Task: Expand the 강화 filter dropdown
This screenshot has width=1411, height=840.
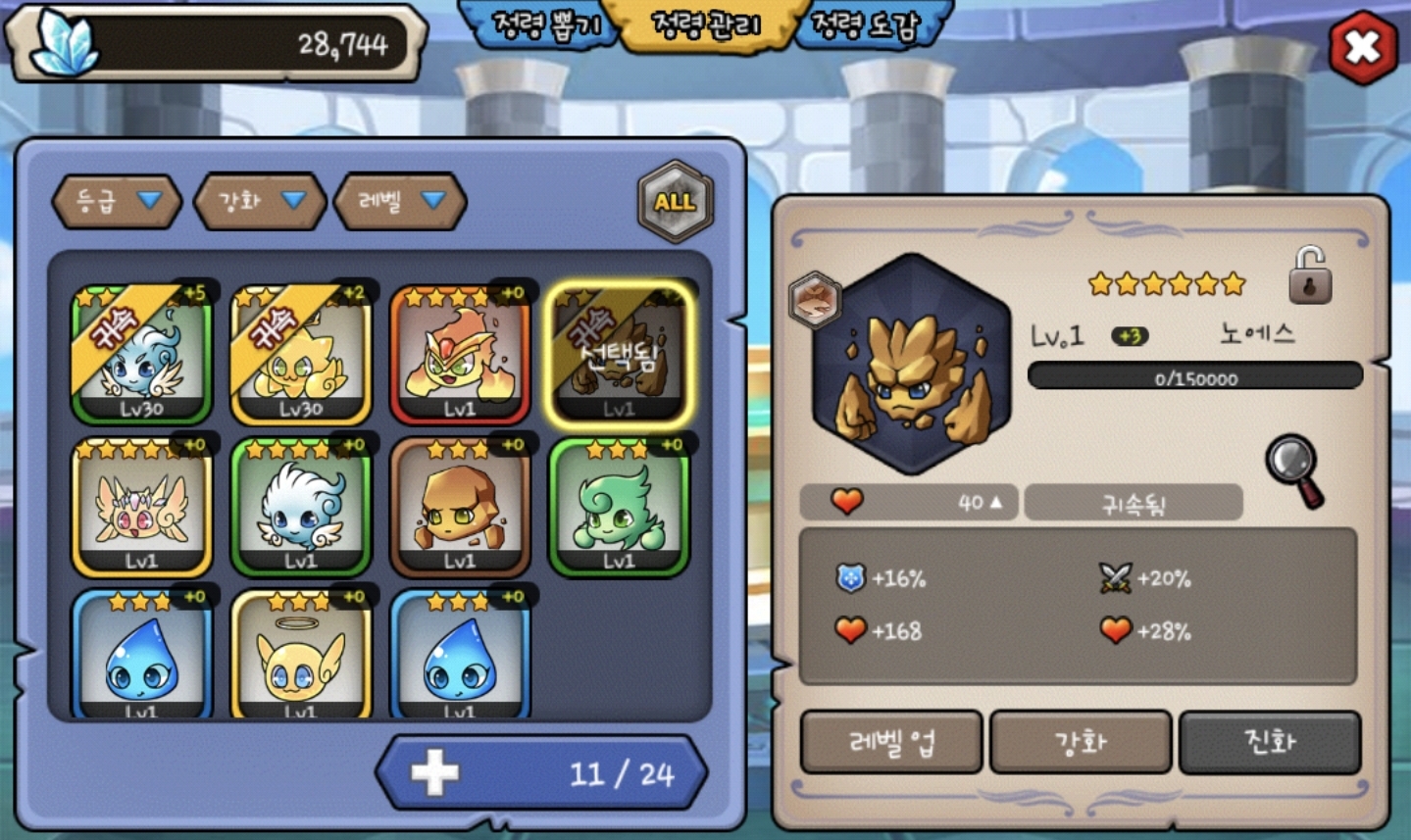Action: tap(260, 201)
